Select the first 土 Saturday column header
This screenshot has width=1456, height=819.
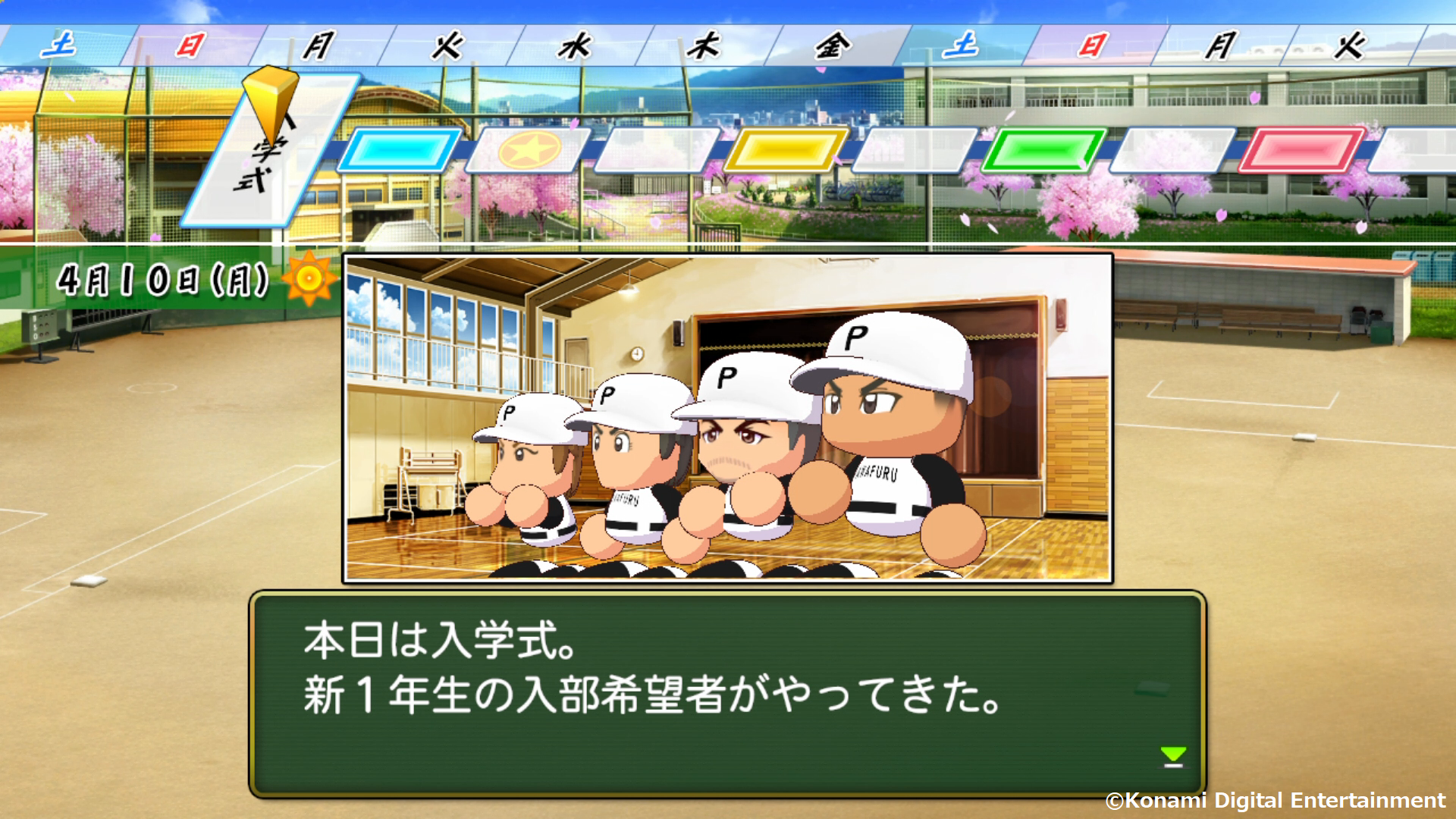pyautogui.click(x=61, y=44)
